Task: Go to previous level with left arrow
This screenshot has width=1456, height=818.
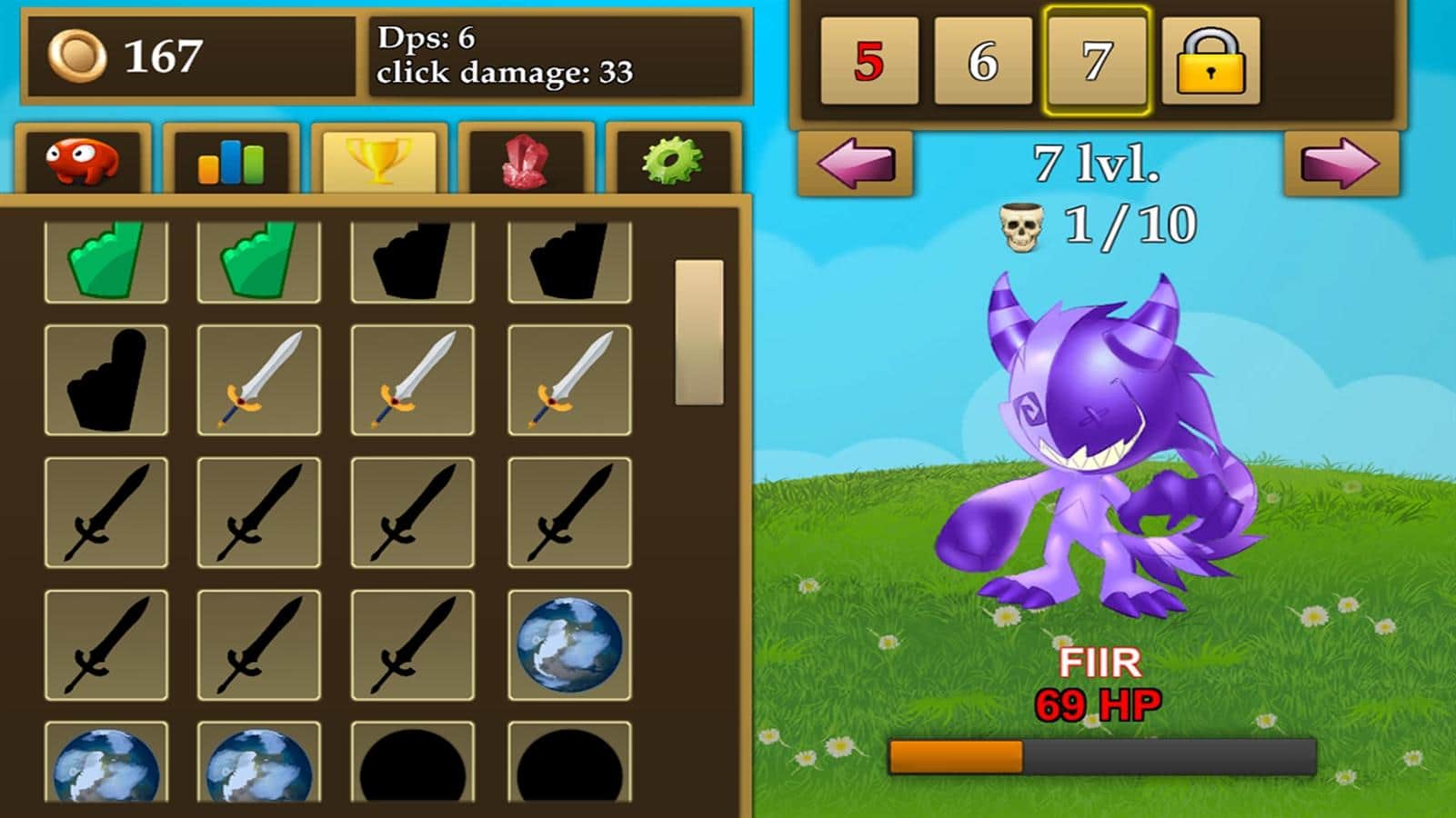Action: 855,164
